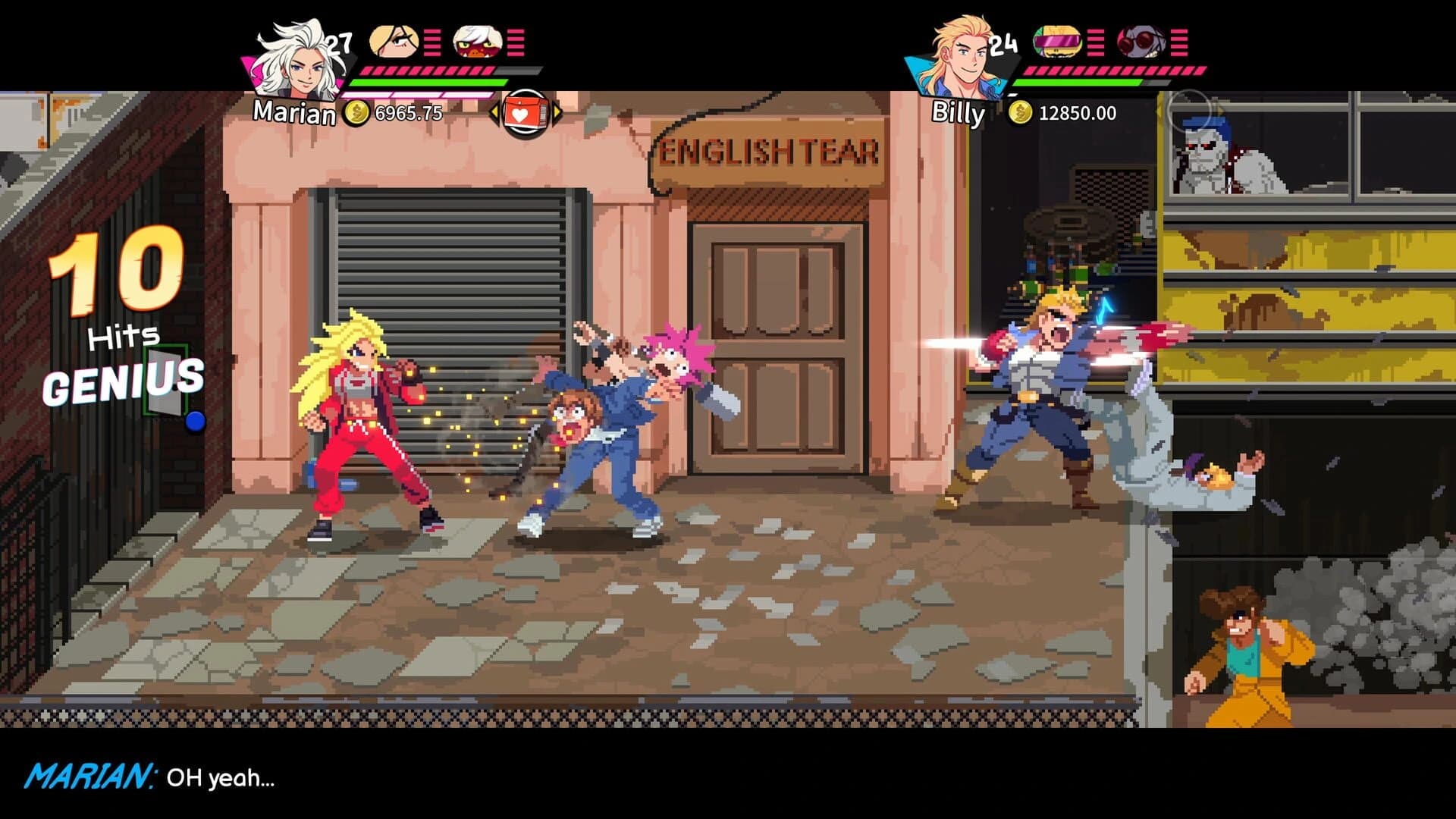Click the right arrow on the item selector

(557, 111)
